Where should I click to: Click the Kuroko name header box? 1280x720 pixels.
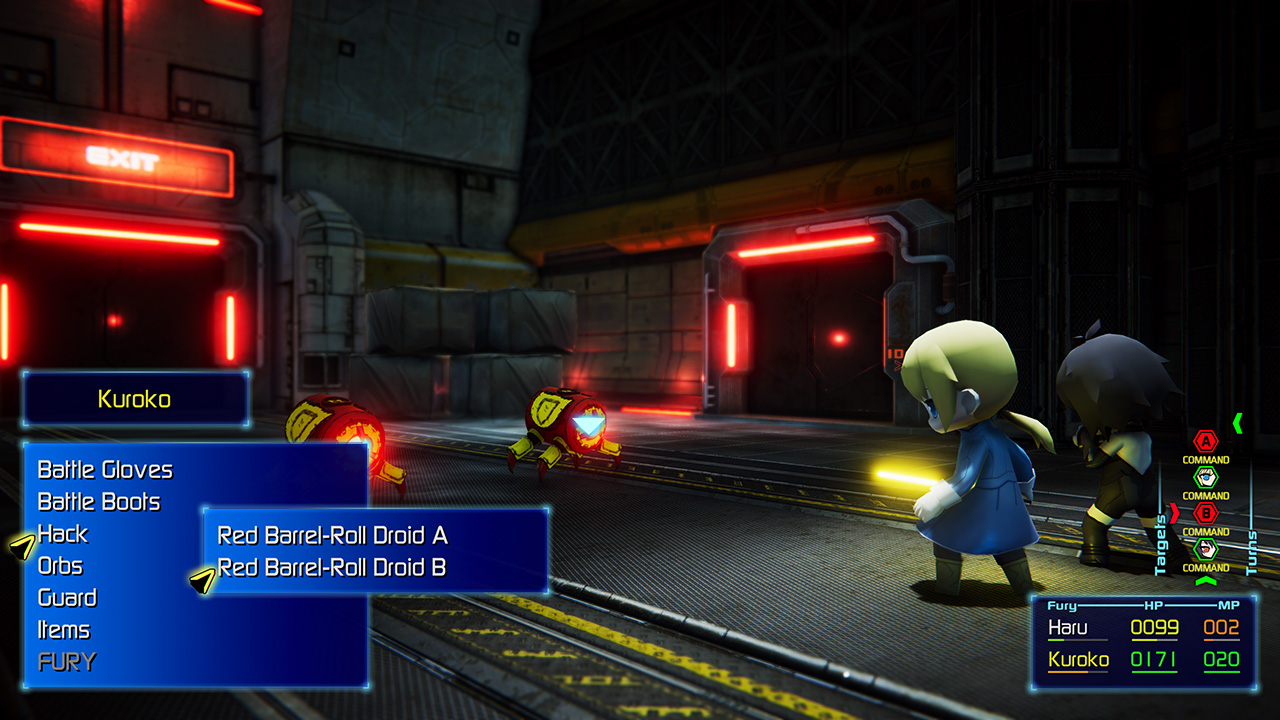pos(136,398)
